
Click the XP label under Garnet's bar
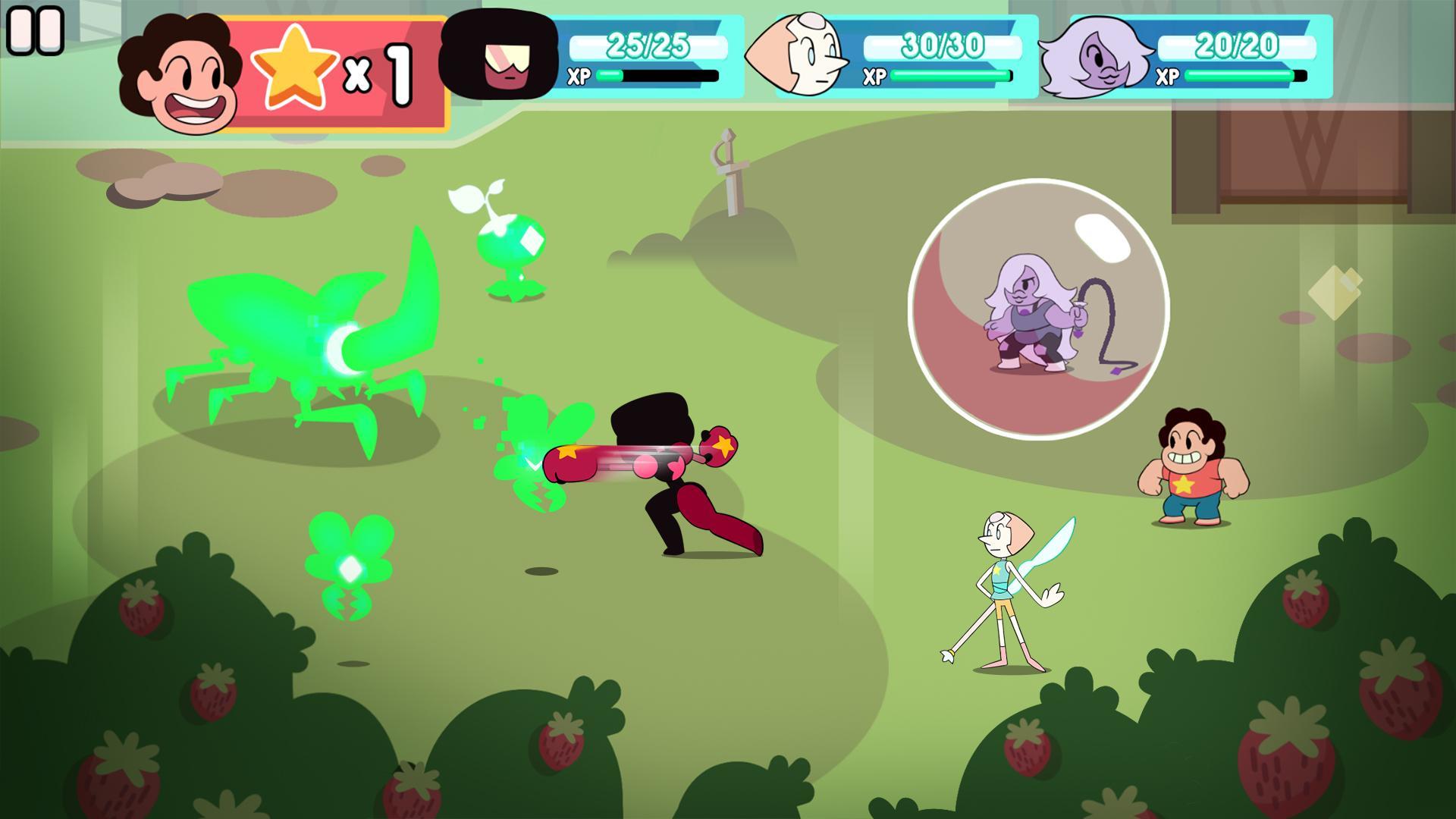click(x=578, y=76)
